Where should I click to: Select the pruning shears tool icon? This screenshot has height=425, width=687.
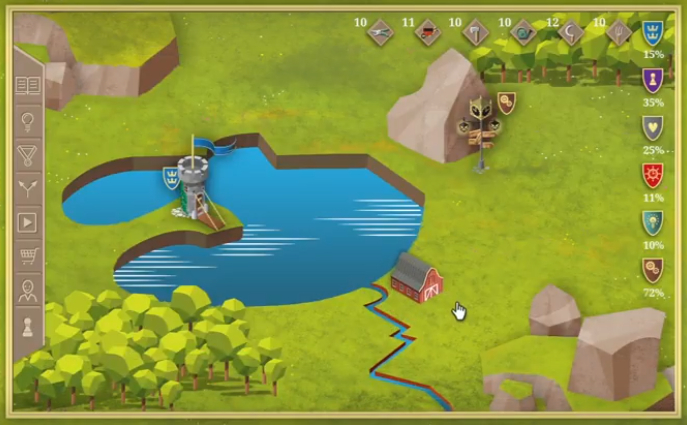[380, 32]
